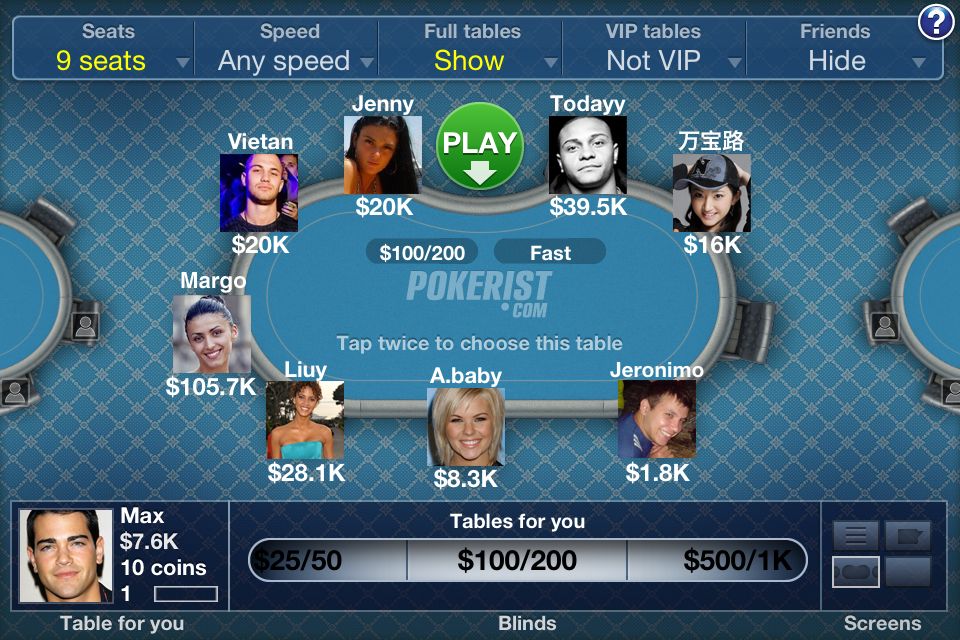
Task: Open Max's player profile picture
Action: (66, 556)
